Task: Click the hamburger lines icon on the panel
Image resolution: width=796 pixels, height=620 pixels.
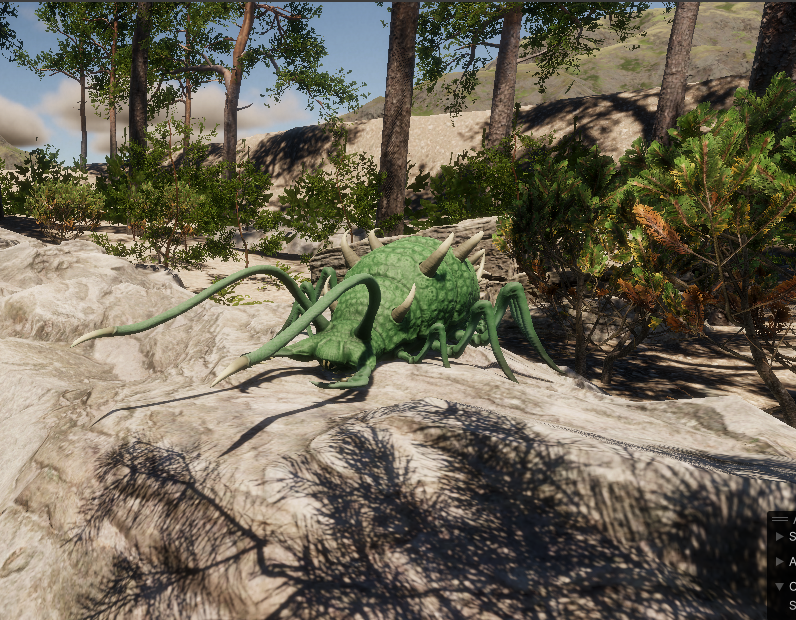Action: [x=780, y=519]
